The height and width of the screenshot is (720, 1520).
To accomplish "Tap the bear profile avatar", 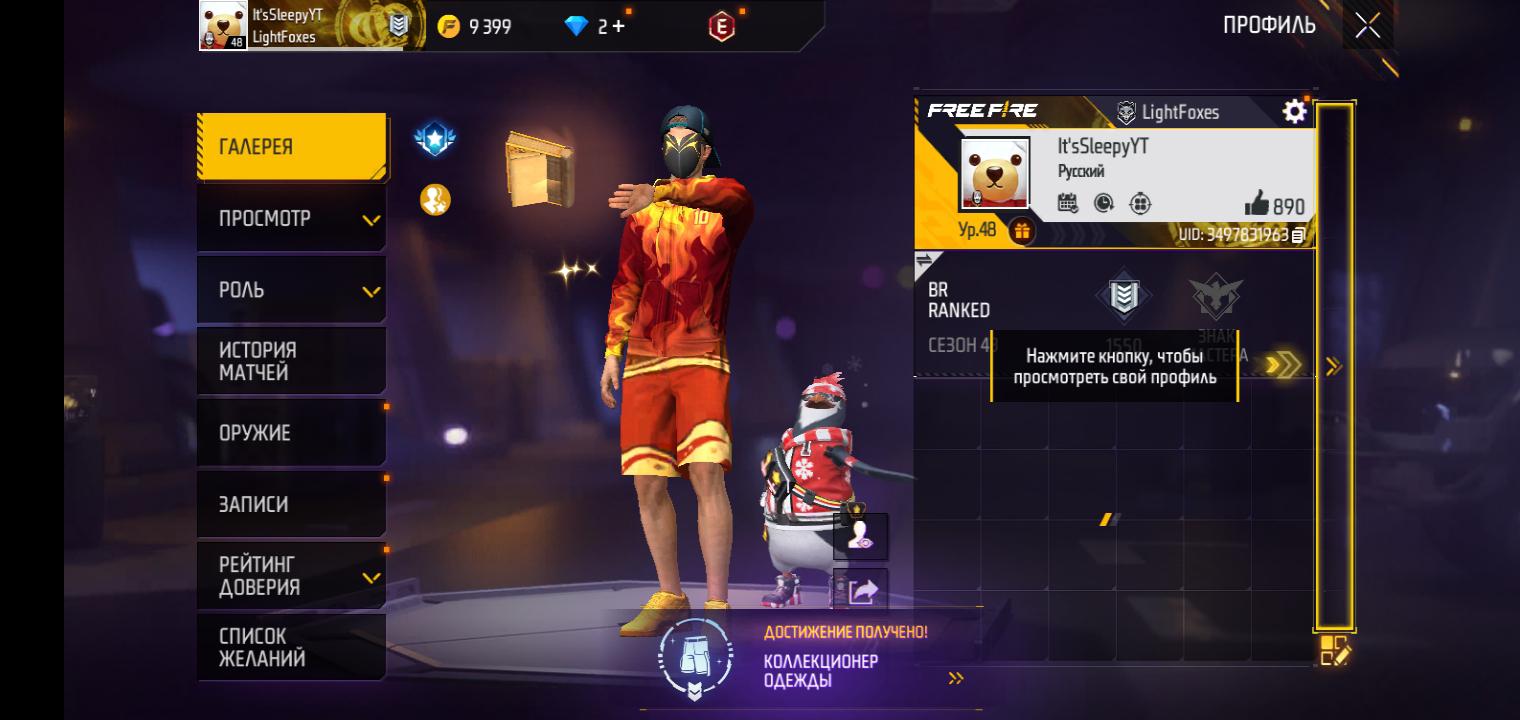I will pyautogui.click(x=994, y=174).
